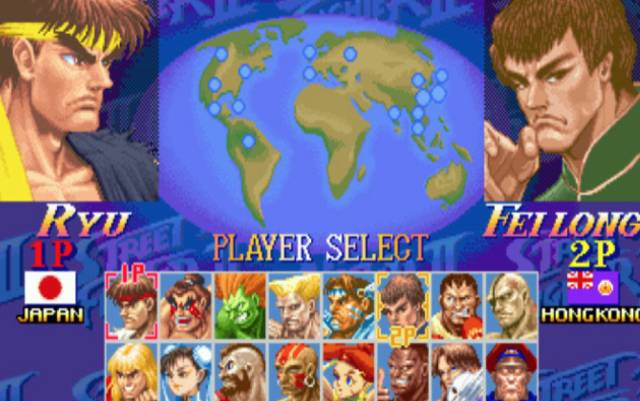Choose Sagat's bald eyepatch portrait

[x=511, y=305]
